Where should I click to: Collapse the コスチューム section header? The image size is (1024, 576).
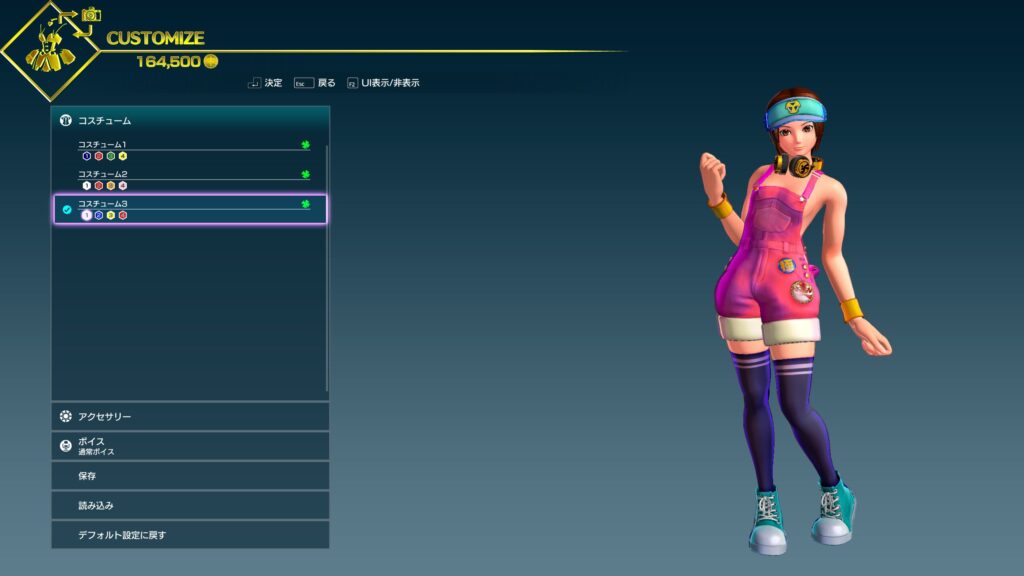coord(190,120)
